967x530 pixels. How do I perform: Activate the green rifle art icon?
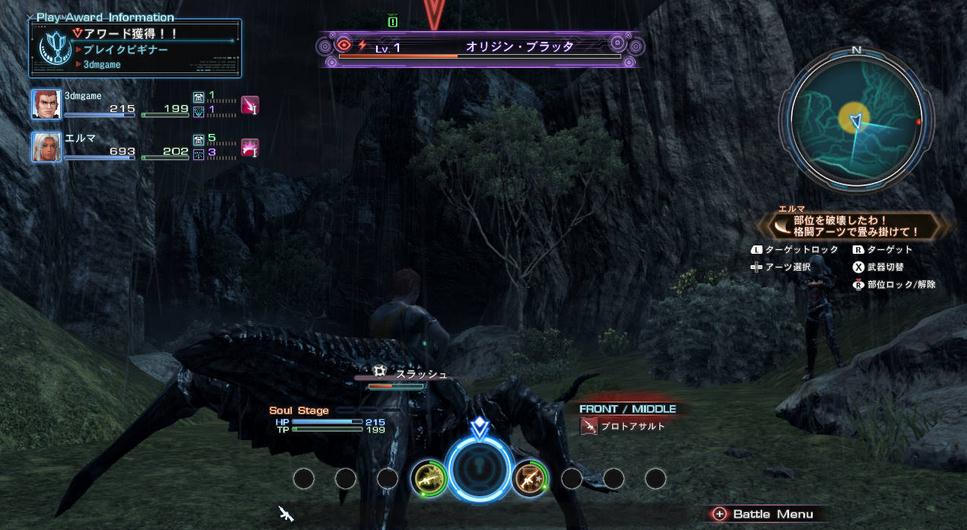point(429,479)
